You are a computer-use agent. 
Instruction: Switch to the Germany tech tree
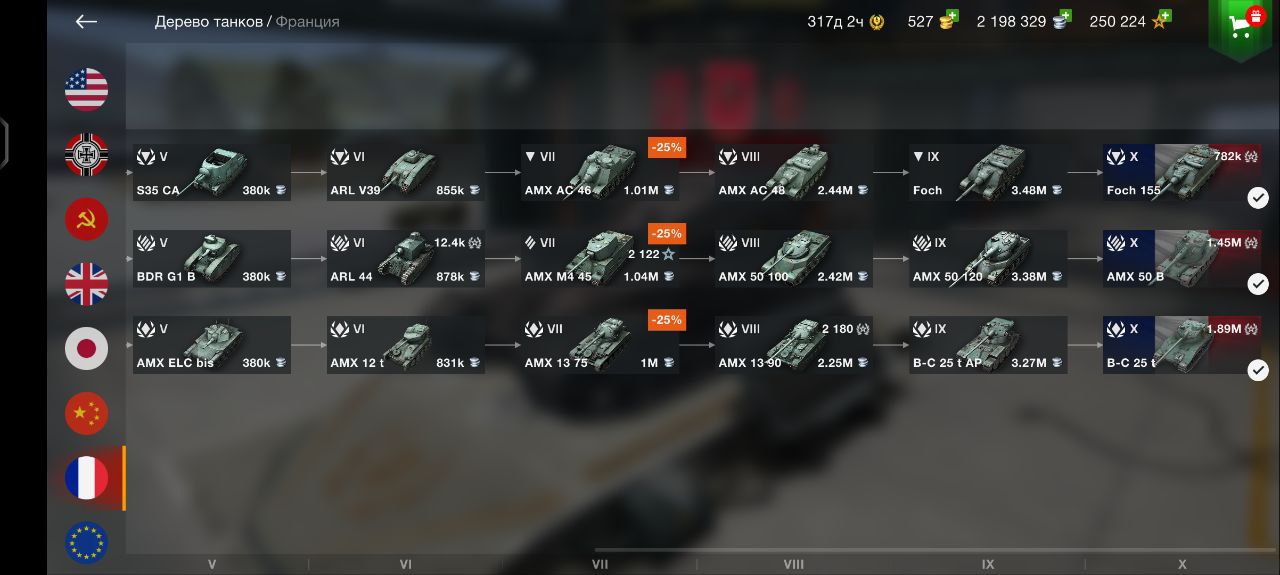(87, 155)
